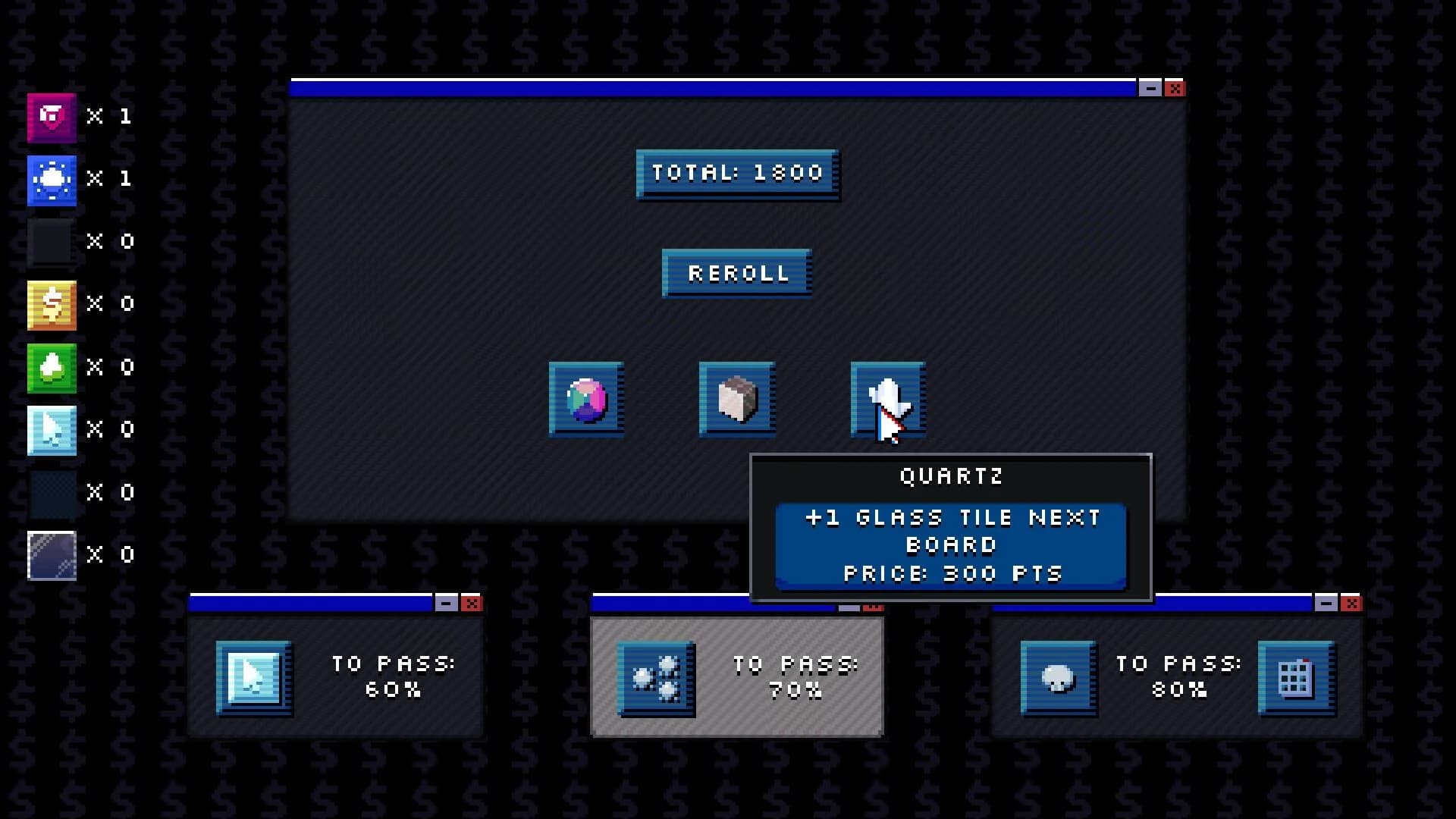Click the empty dark tile slot in the sidebar
Image resolution: width=1456 pixels, height=819 pixels.
pos(51,242)
